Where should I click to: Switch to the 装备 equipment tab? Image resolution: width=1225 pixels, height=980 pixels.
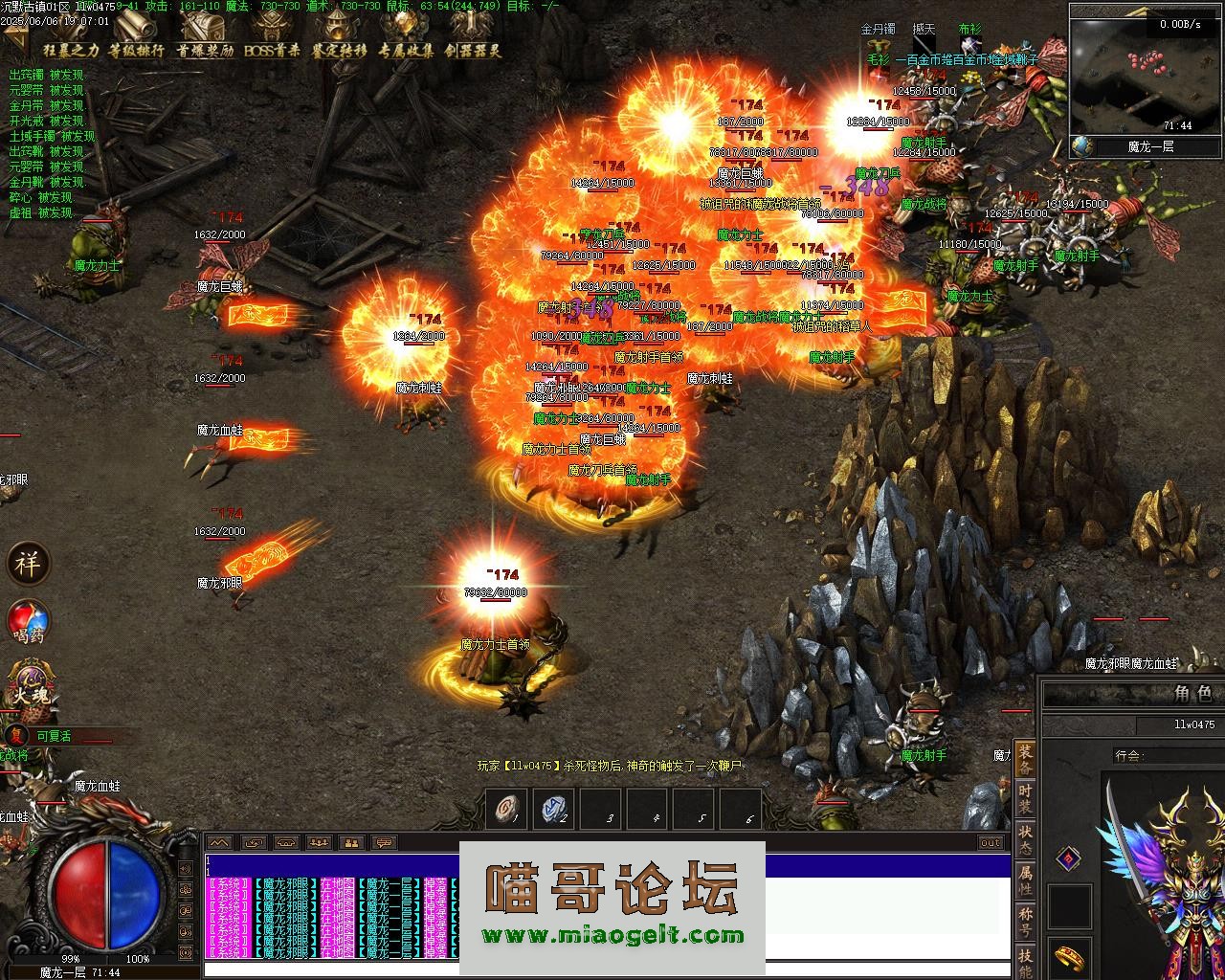coord(1025,758)
